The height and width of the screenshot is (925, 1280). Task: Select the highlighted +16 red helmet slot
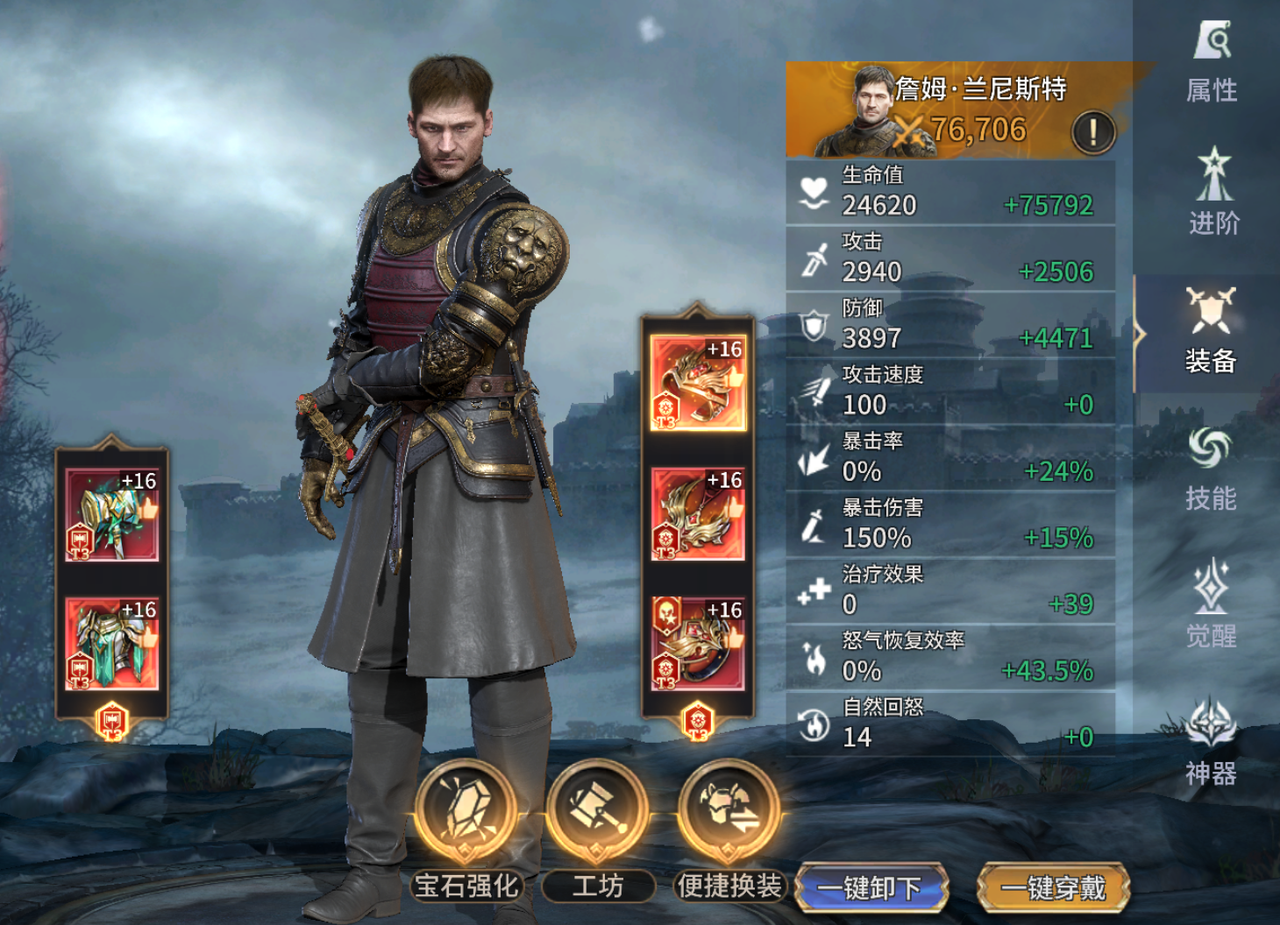click(698, 383)
